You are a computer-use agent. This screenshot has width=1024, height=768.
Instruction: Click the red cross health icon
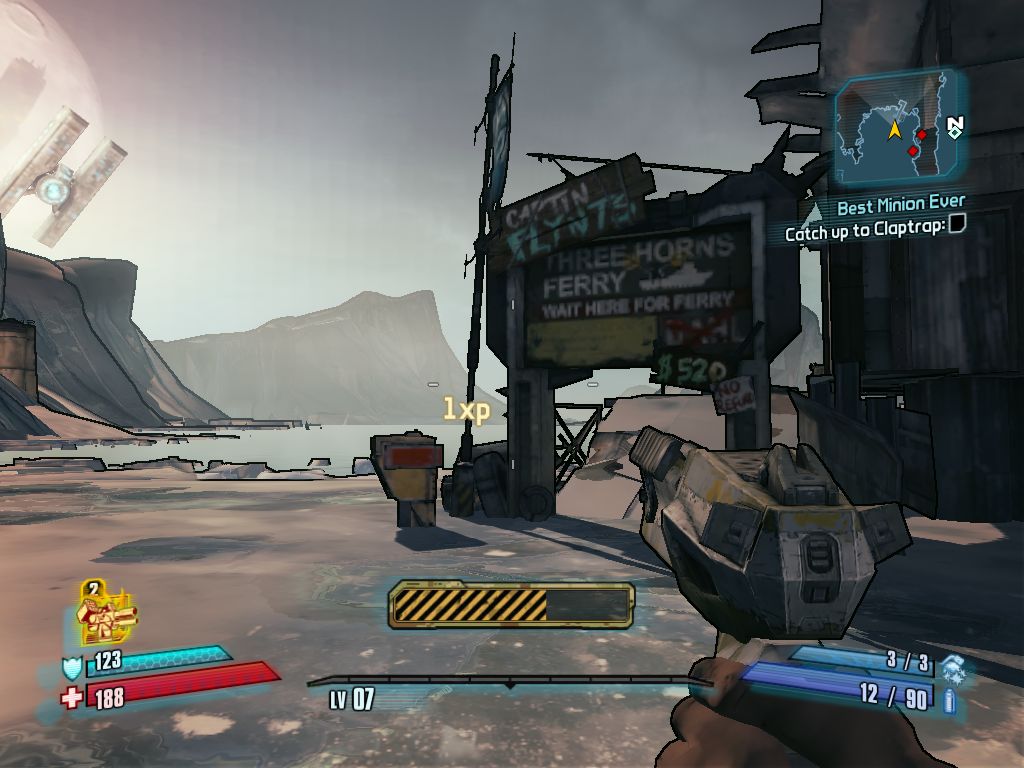tap(72, 697)
